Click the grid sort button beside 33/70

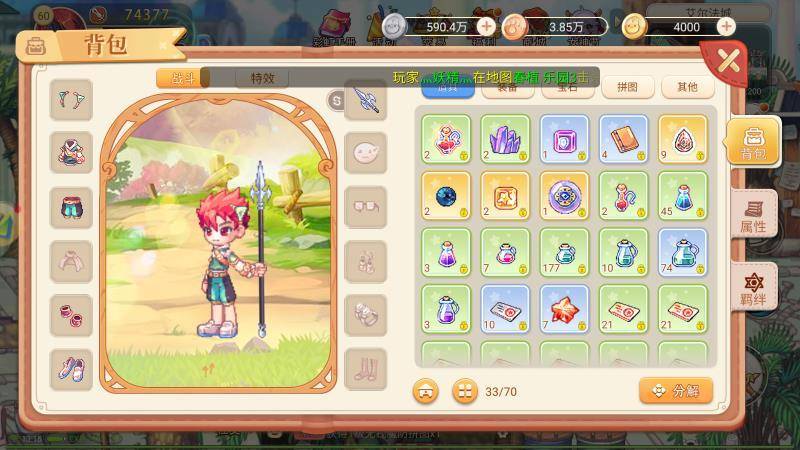(x=464, y=390)
